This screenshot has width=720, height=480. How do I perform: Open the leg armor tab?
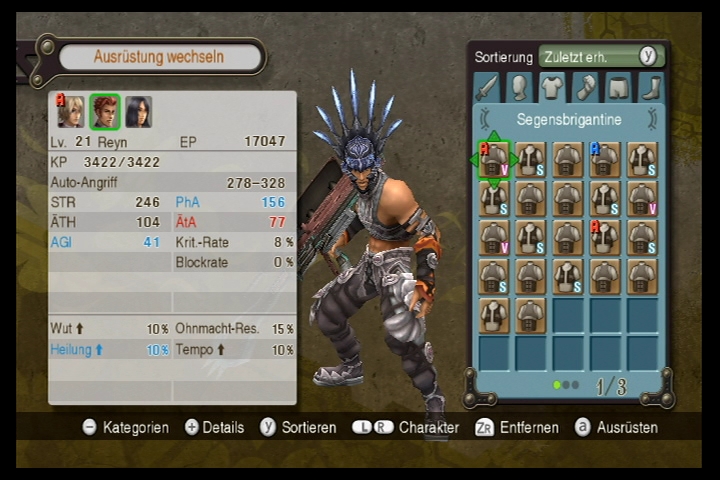click(x=619, y=88)
